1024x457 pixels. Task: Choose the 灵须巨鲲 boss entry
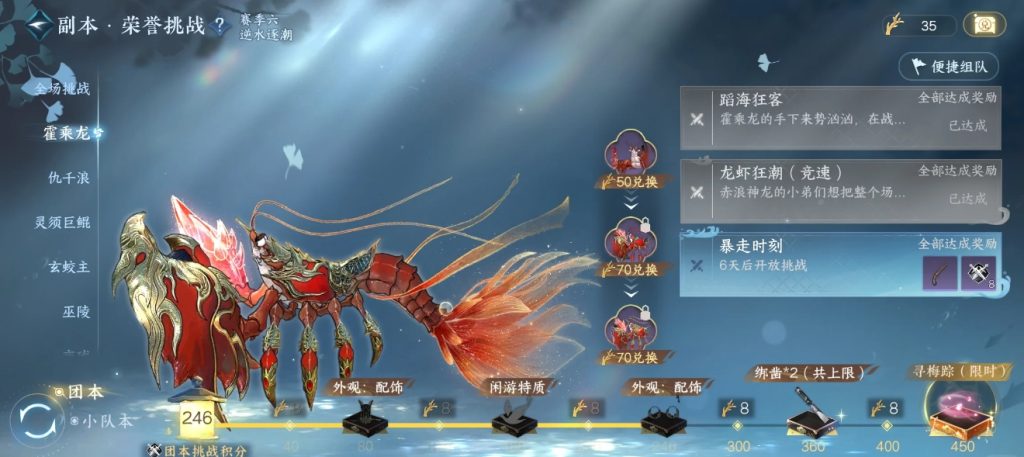pos(62,222)
